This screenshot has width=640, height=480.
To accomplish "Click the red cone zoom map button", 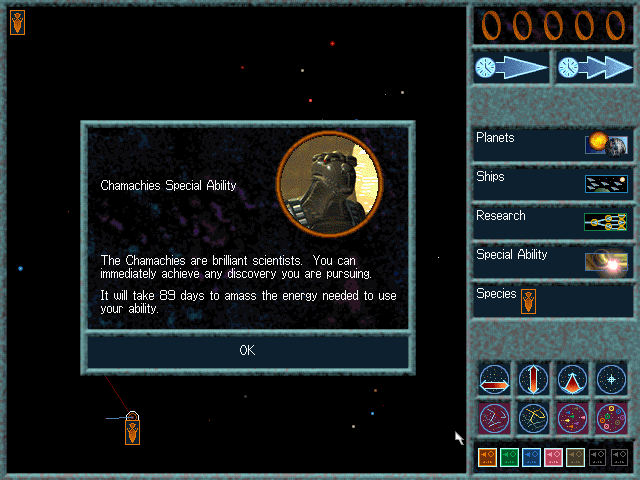I will (572, 379).
